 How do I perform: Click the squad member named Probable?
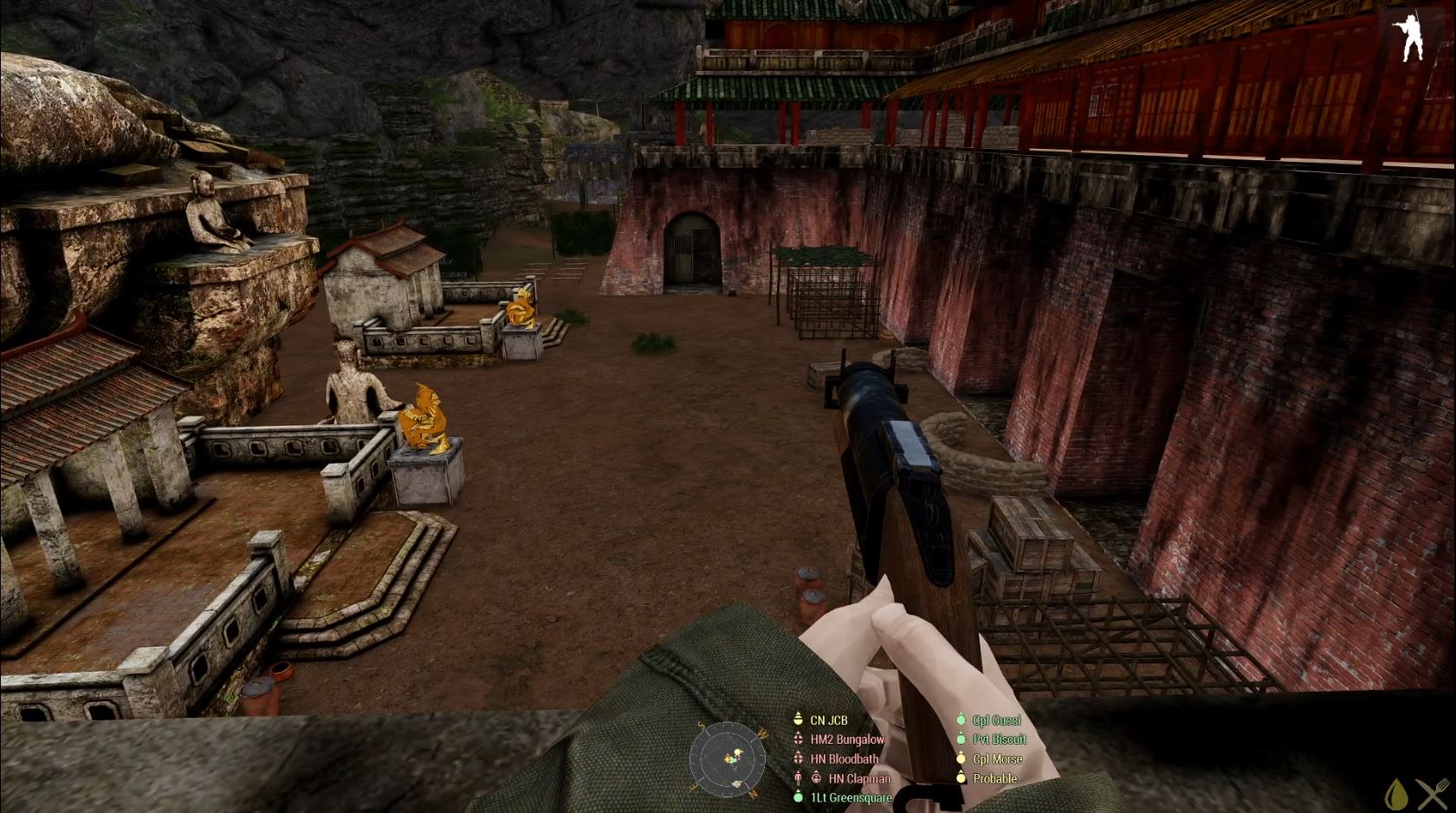[x=994, y=778]
